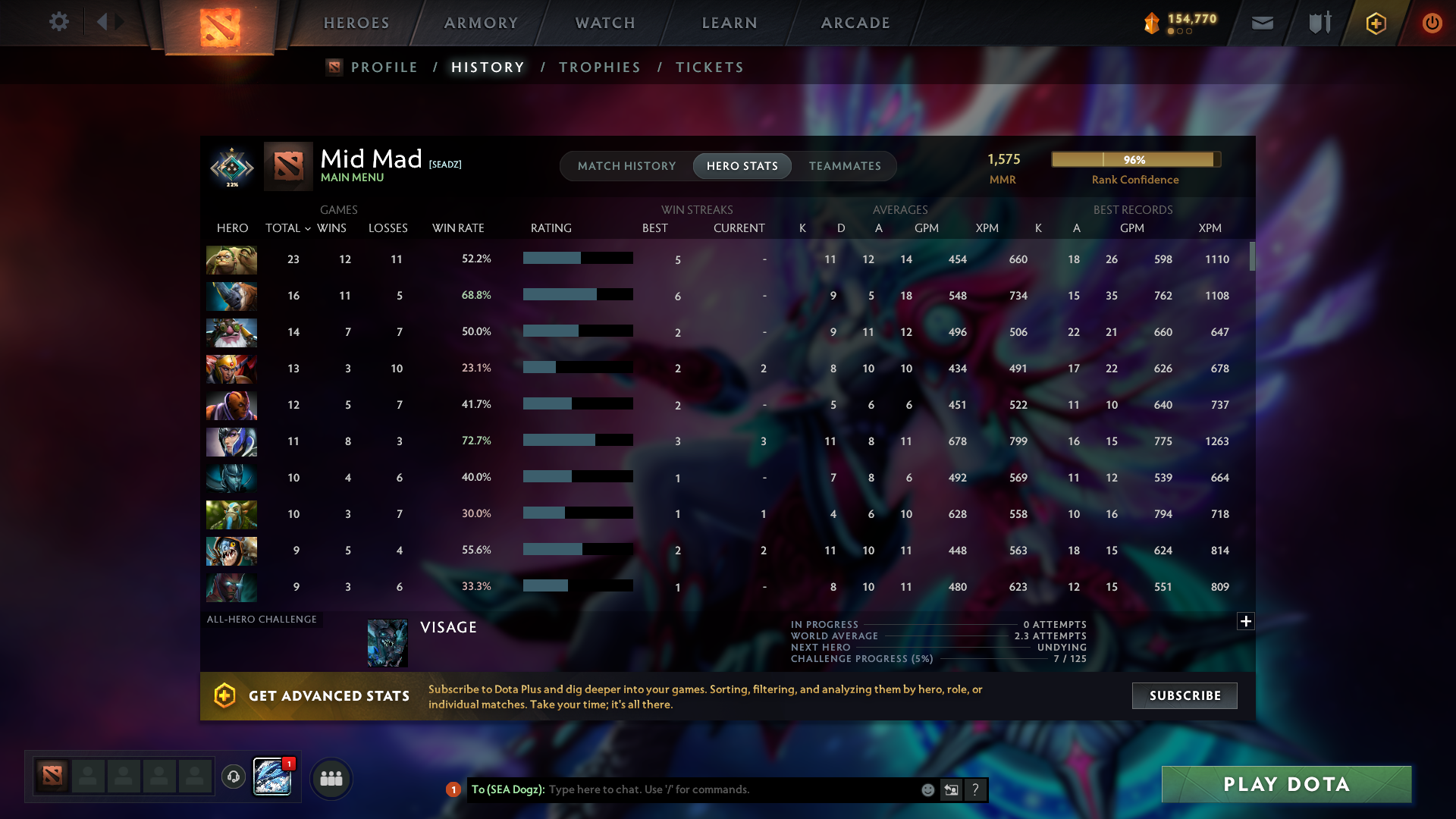Click the chat help question mark icon
The height and width of the screenshot is (819, 1456).
[976, 789]
